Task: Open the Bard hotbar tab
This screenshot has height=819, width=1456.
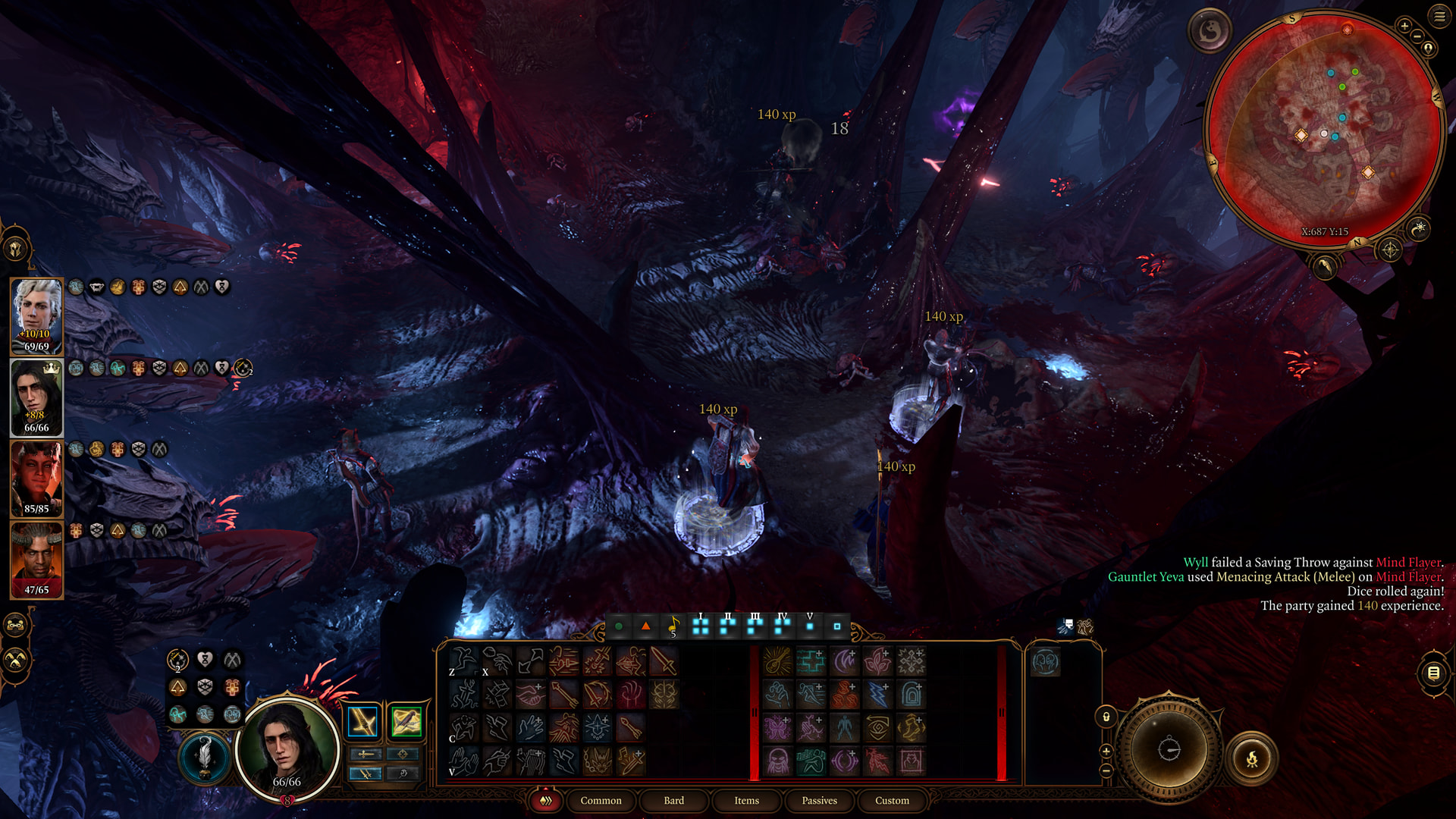Action: 673,801
